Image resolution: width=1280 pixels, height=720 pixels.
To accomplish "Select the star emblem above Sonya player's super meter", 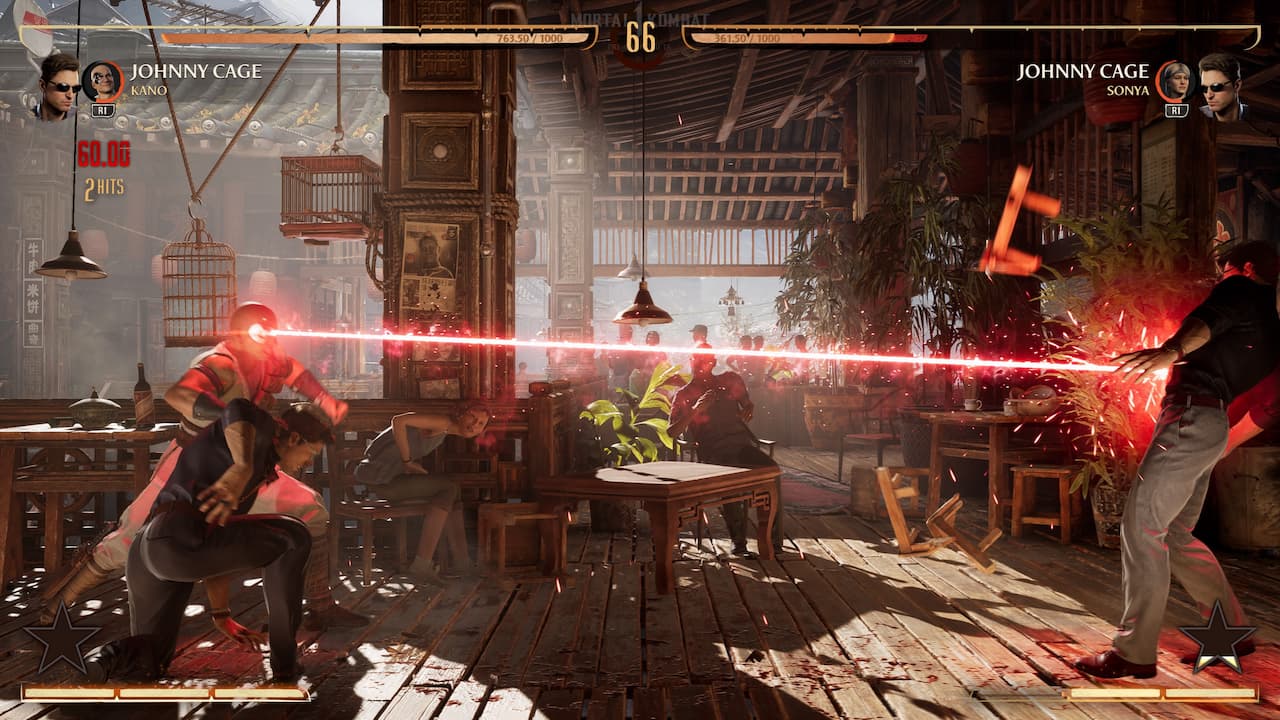I will click(1217, 637).
